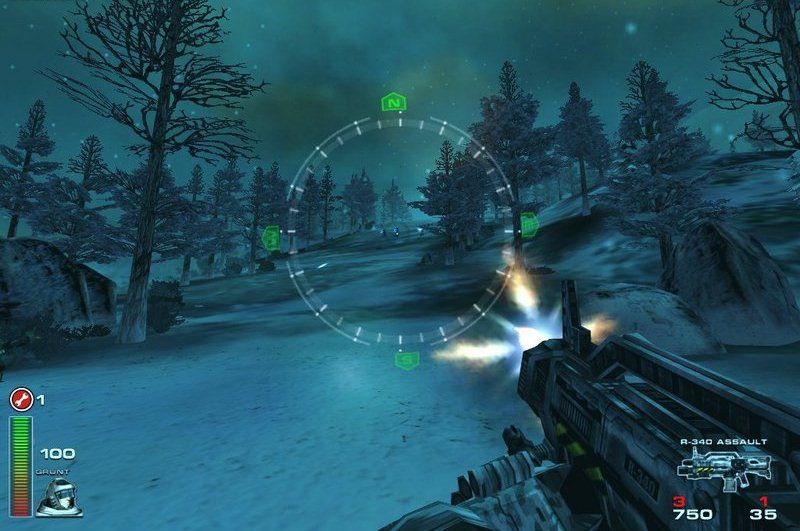
Task: Choose the east marker on the compass ring
Action: click(x=528, y=224)
